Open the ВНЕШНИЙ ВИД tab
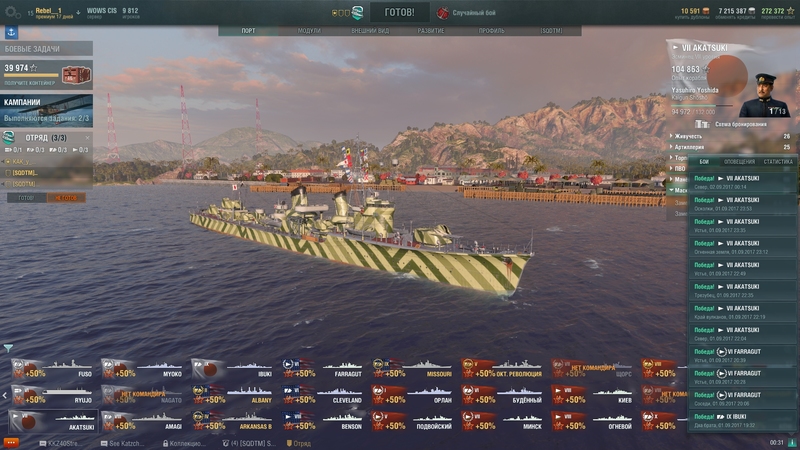This screenshot has height=450, width=800. tap(370, 31)
